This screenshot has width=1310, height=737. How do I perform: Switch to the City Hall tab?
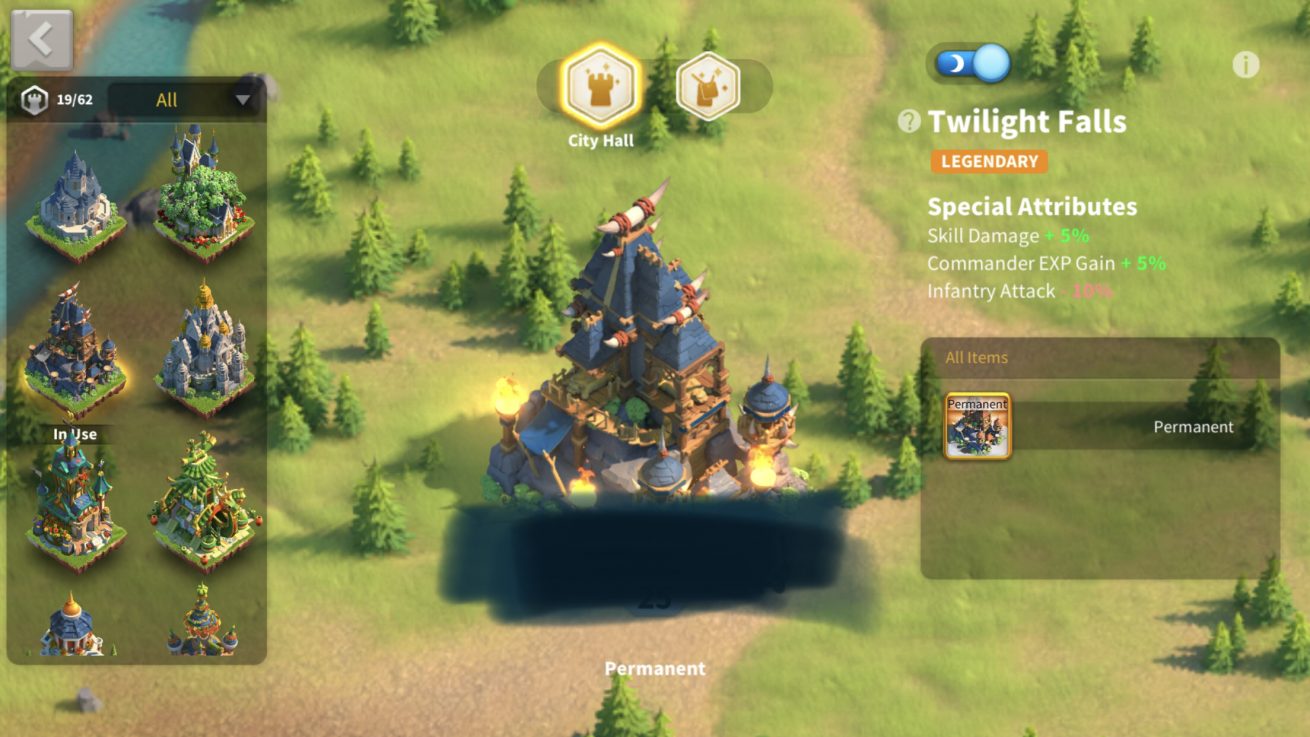[x=600, y=87]
